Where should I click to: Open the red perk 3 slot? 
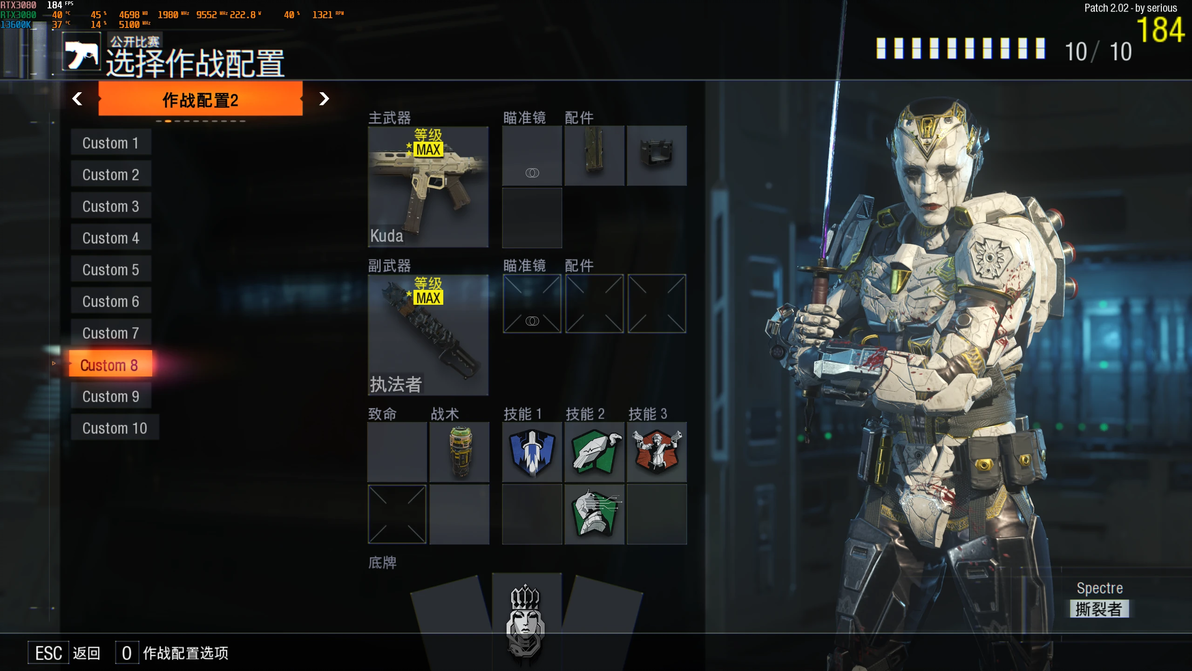[x=657, y=452]
